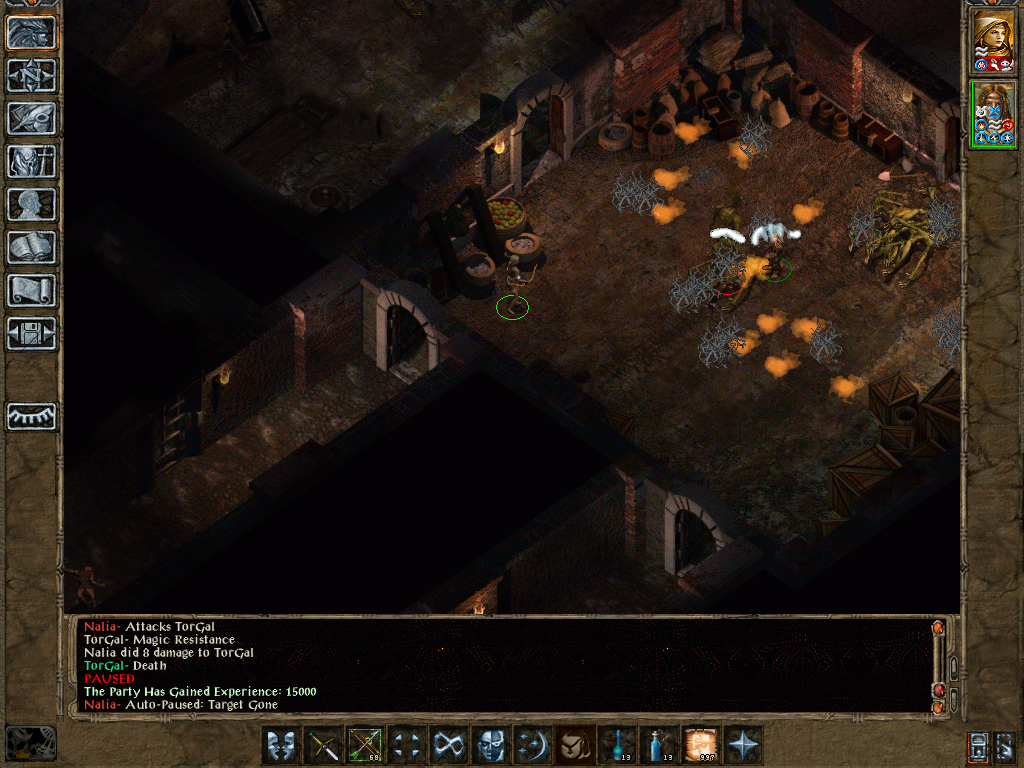Hide the left sidebar panel
The width and height of the screenshot is (1024, 768).
(32, 416)
